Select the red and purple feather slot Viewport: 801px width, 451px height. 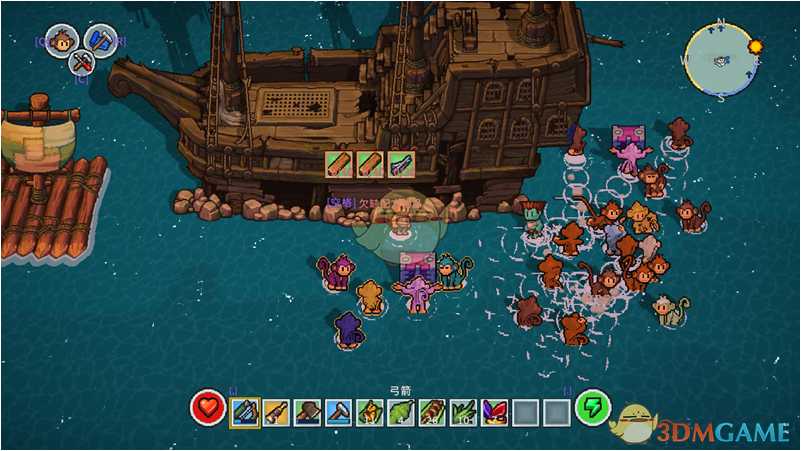tap(494, 411)
